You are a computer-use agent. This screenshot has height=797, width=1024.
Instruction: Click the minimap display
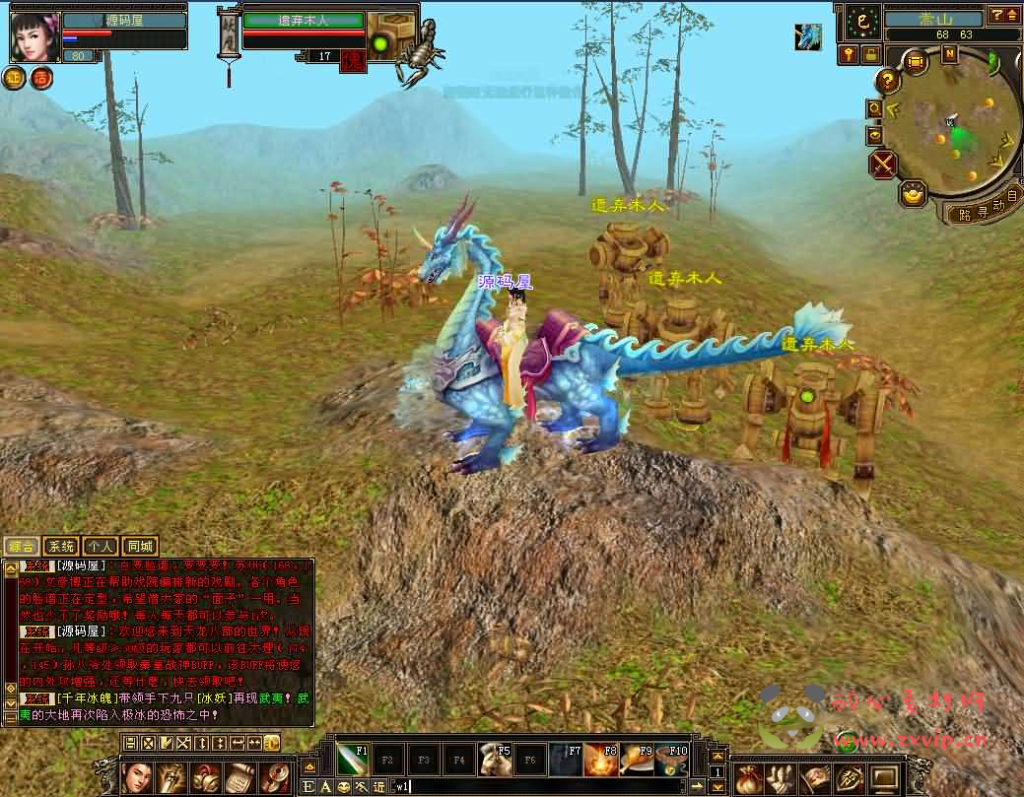952,128
